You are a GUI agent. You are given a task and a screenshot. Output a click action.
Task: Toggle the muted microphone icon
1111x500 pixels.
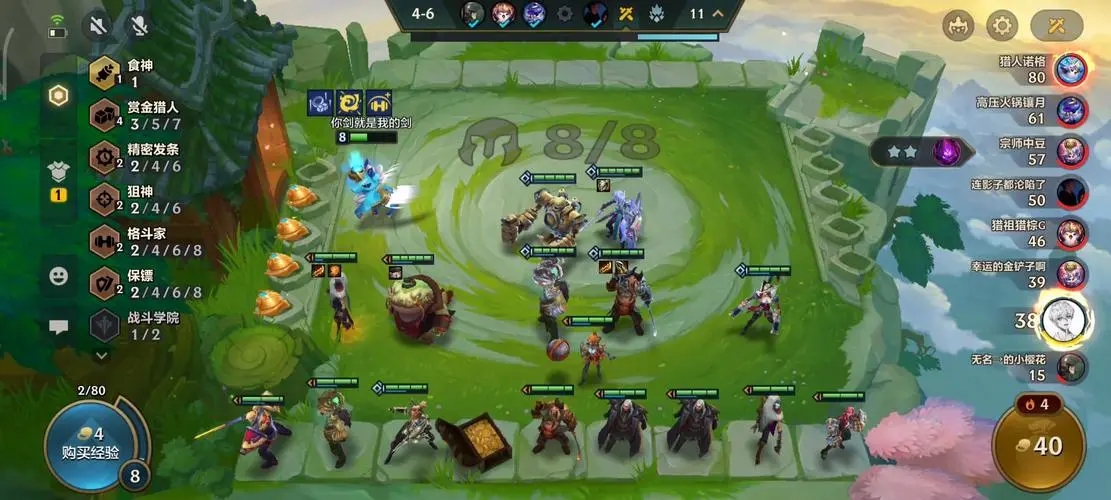(137, 25)
